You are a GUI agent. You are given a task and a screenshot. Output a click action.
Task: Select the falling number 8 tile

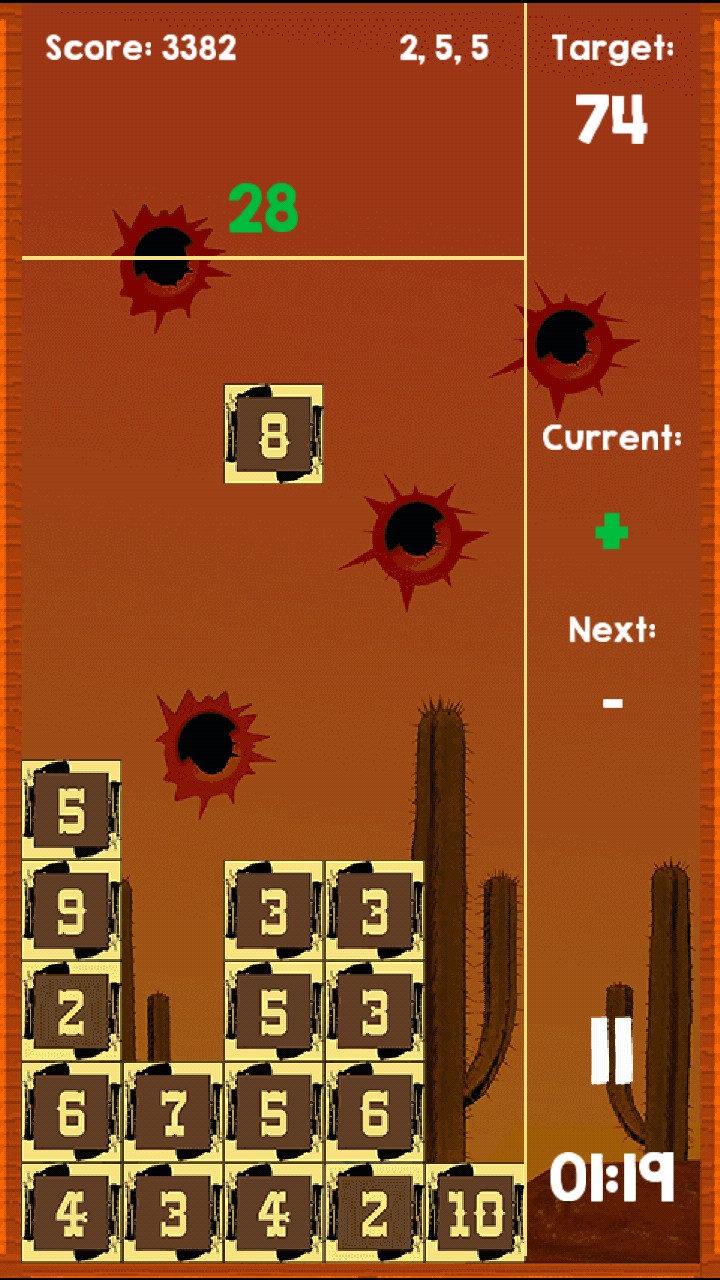[x=273, y=434]
